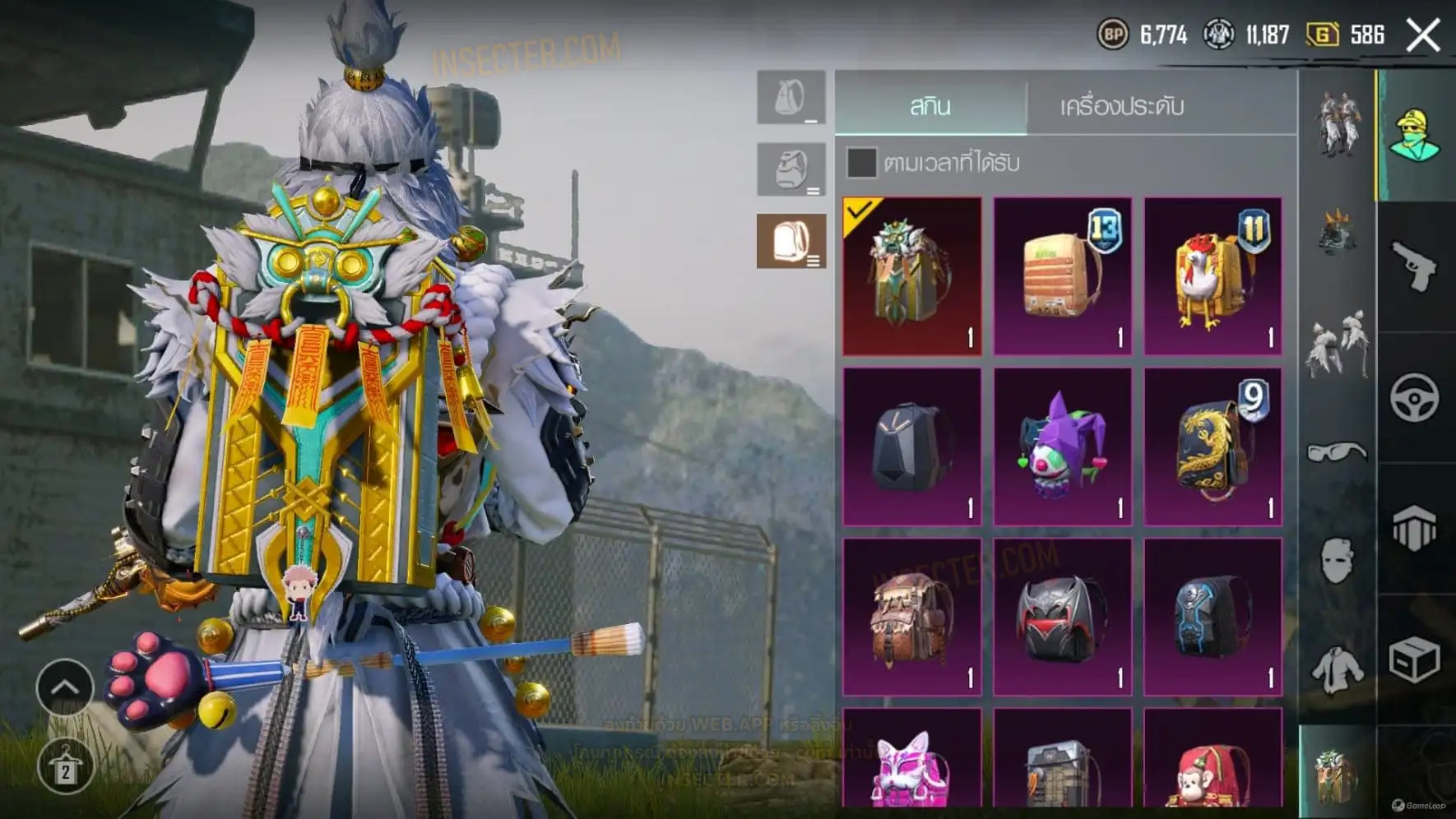The image size is (1456, 819).
Task: Select the equipped gold shrine backpack skin
Action: point(911,276)
